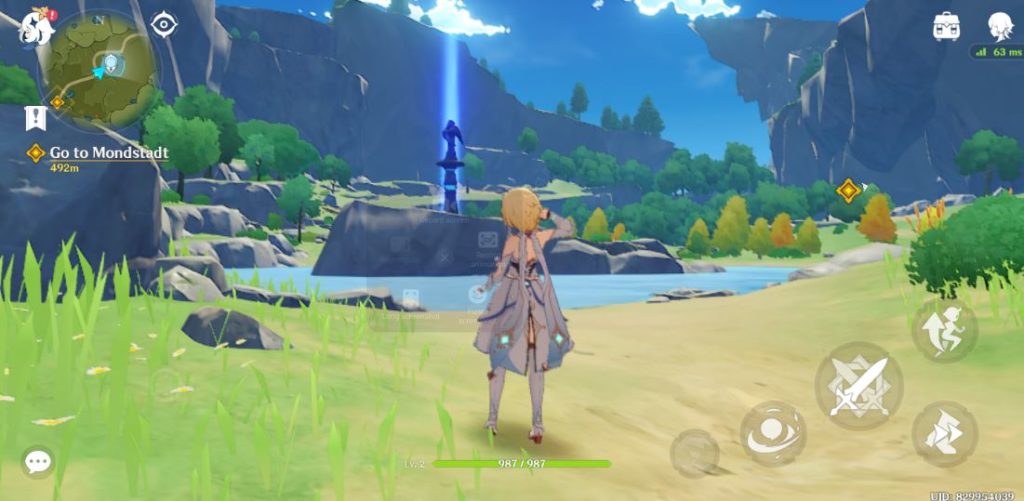Open the circular minimap
The width and height of the screenshot is (1024, 501).
click(x=103, y=70)
